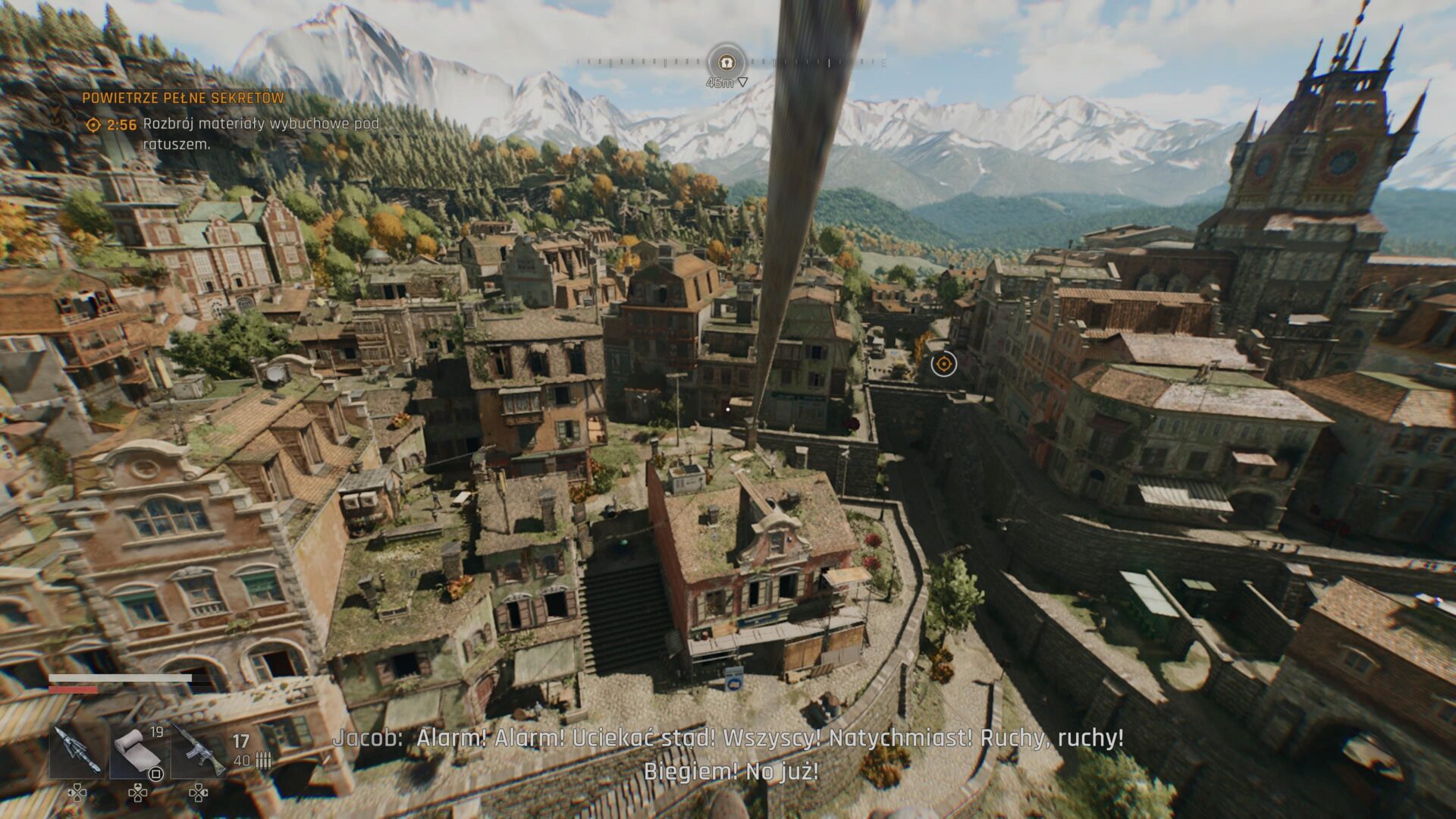
Task: Toggle the d-pad up binding under the bandage
Action: click(x=139, y=794)
